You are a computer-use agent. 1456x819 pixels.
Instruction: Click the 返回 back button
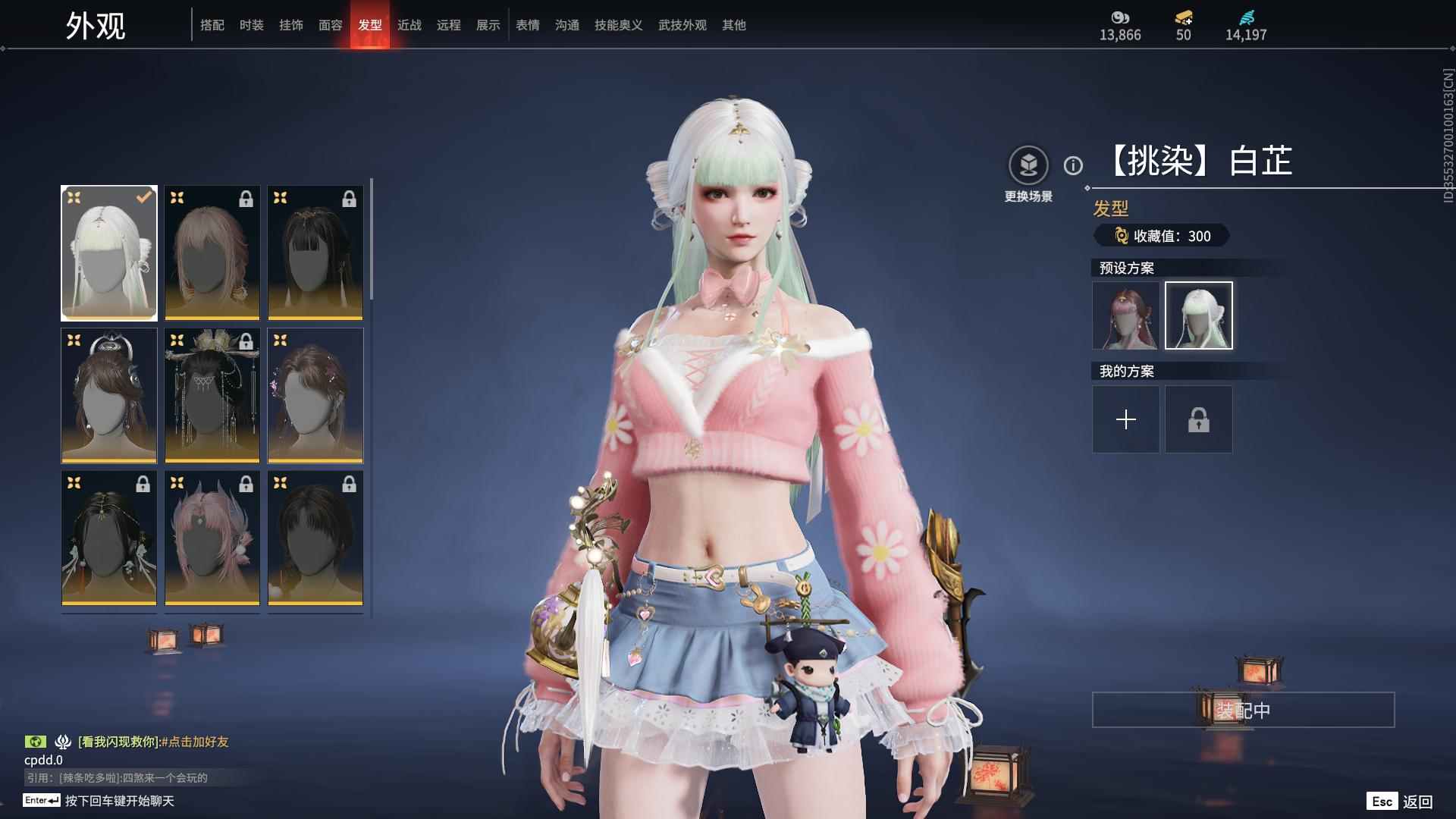pyautogui.click(x=1417, y=802)
